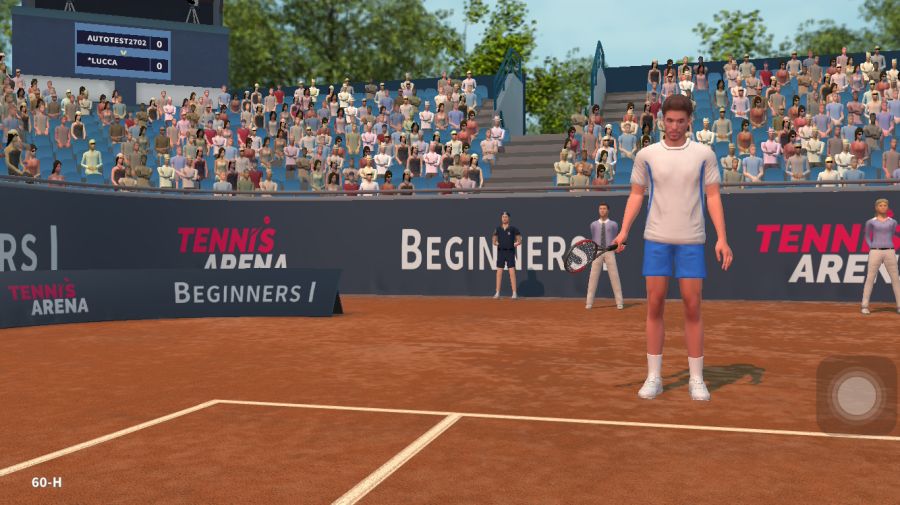This screenshot has height=505, width=900.
Task: Tap the round virtual joystick button
Action: [856, 396]
